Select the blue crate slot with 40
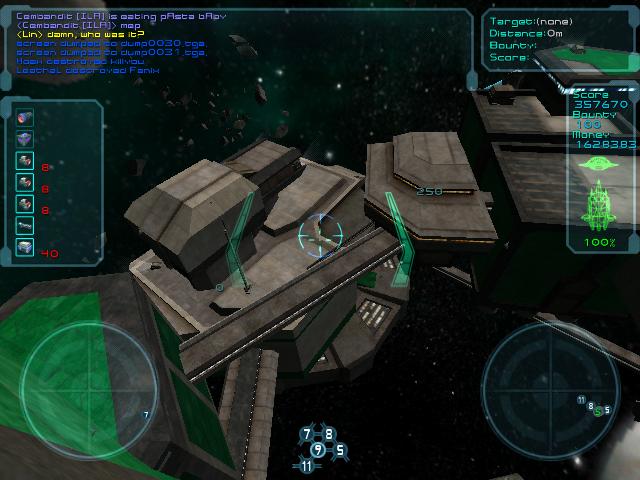The width and height of the screenshot is (640, 480). tap(24, 248)
